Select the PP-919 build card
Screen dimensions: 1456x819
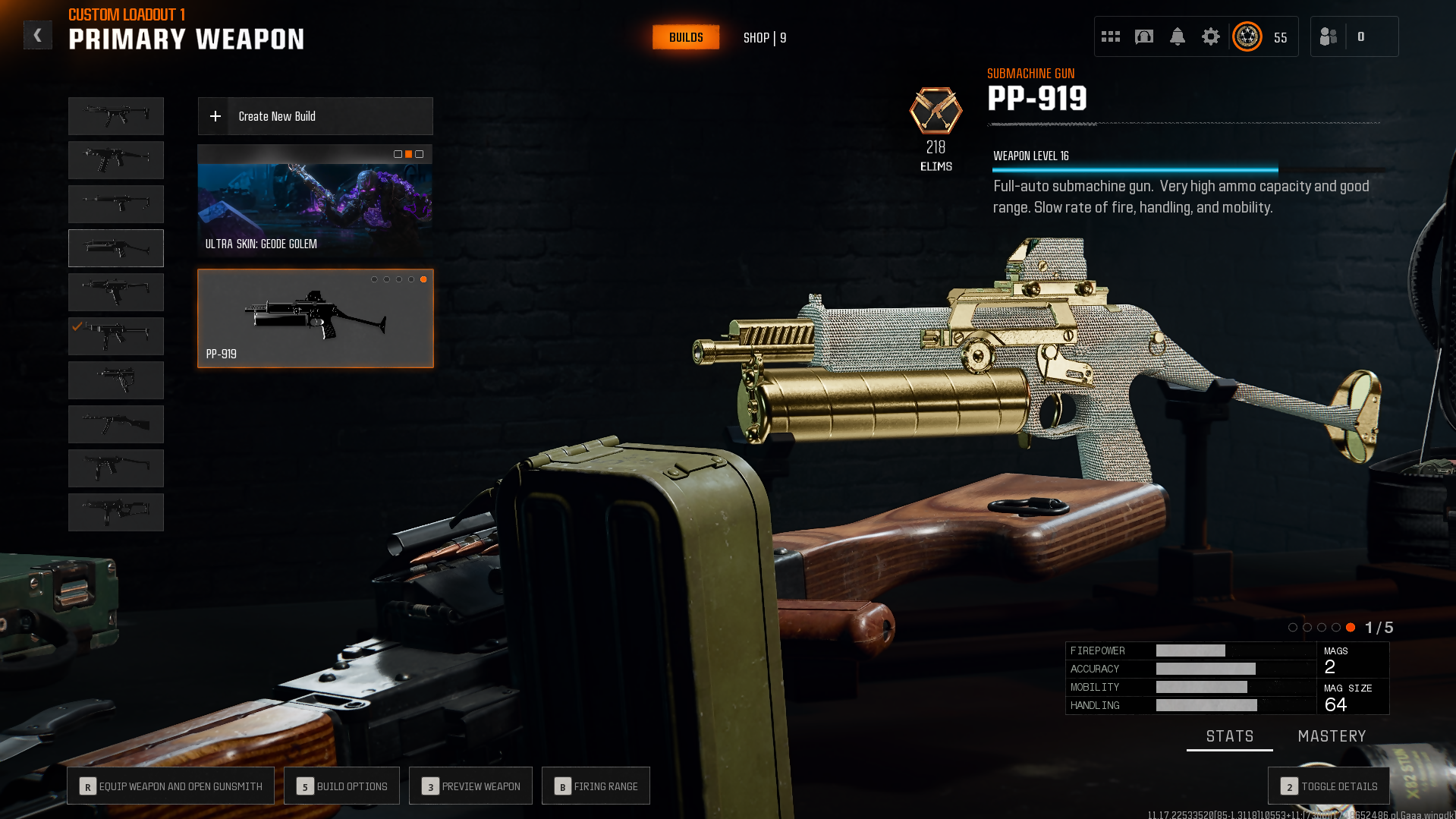315,319
